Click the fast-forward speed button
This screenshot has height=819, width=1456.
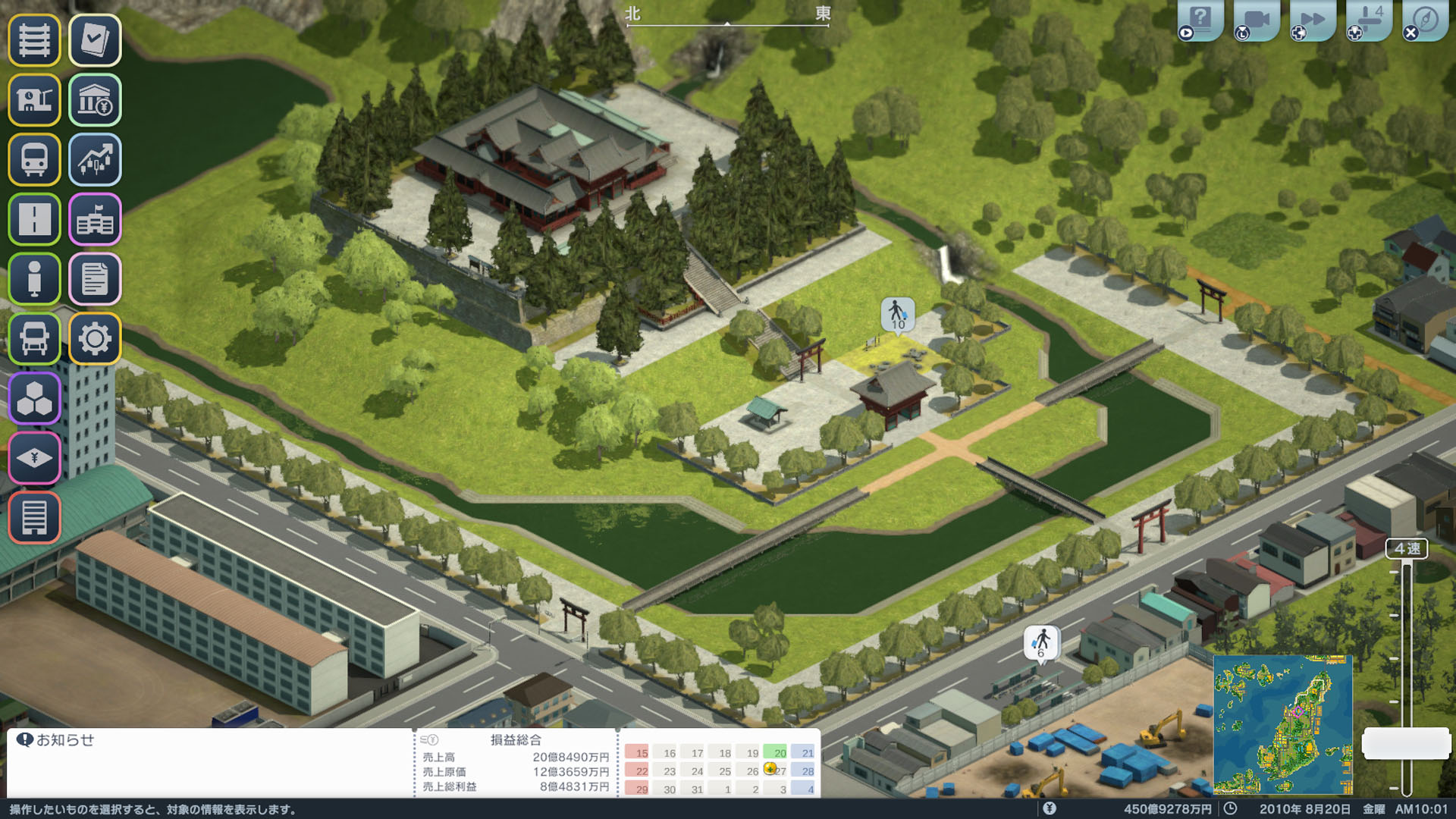tap(1313, 19)
